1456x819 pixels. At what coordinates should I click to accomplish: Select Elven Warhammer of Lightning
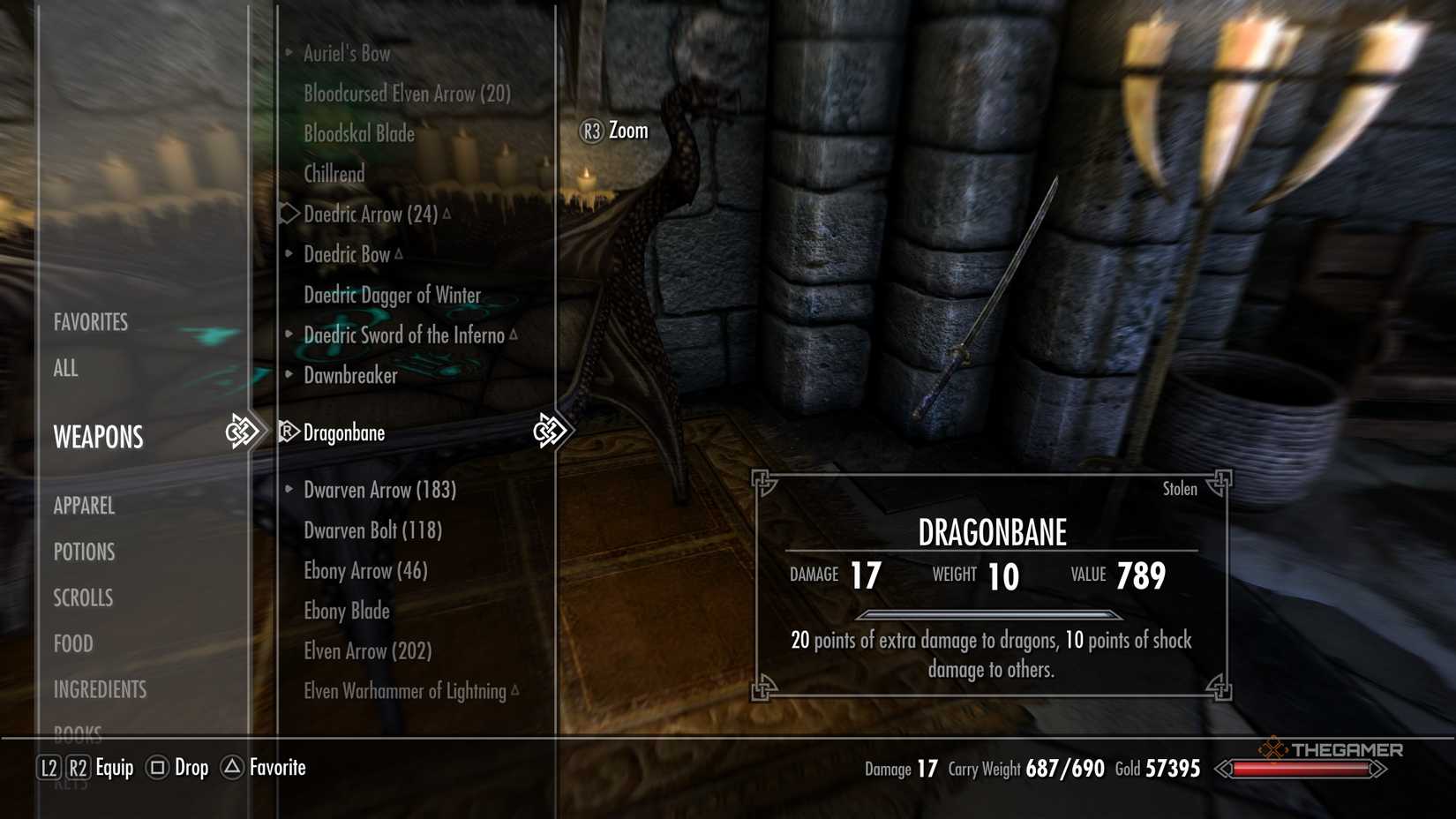(405, 691)
